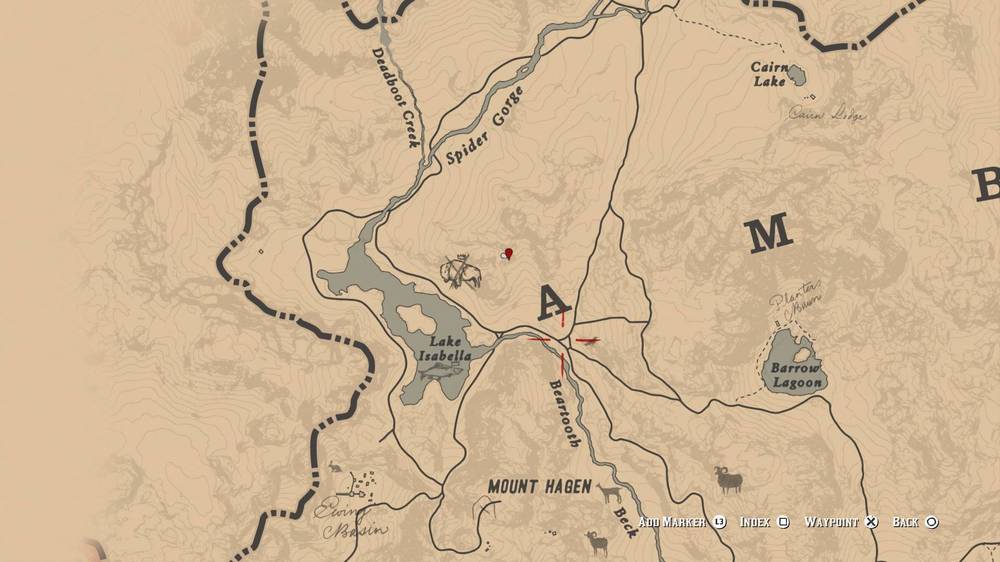This screenshot has width=1000, height=562.
Task: Select the red pin map marker
Action: click(509, 254)
